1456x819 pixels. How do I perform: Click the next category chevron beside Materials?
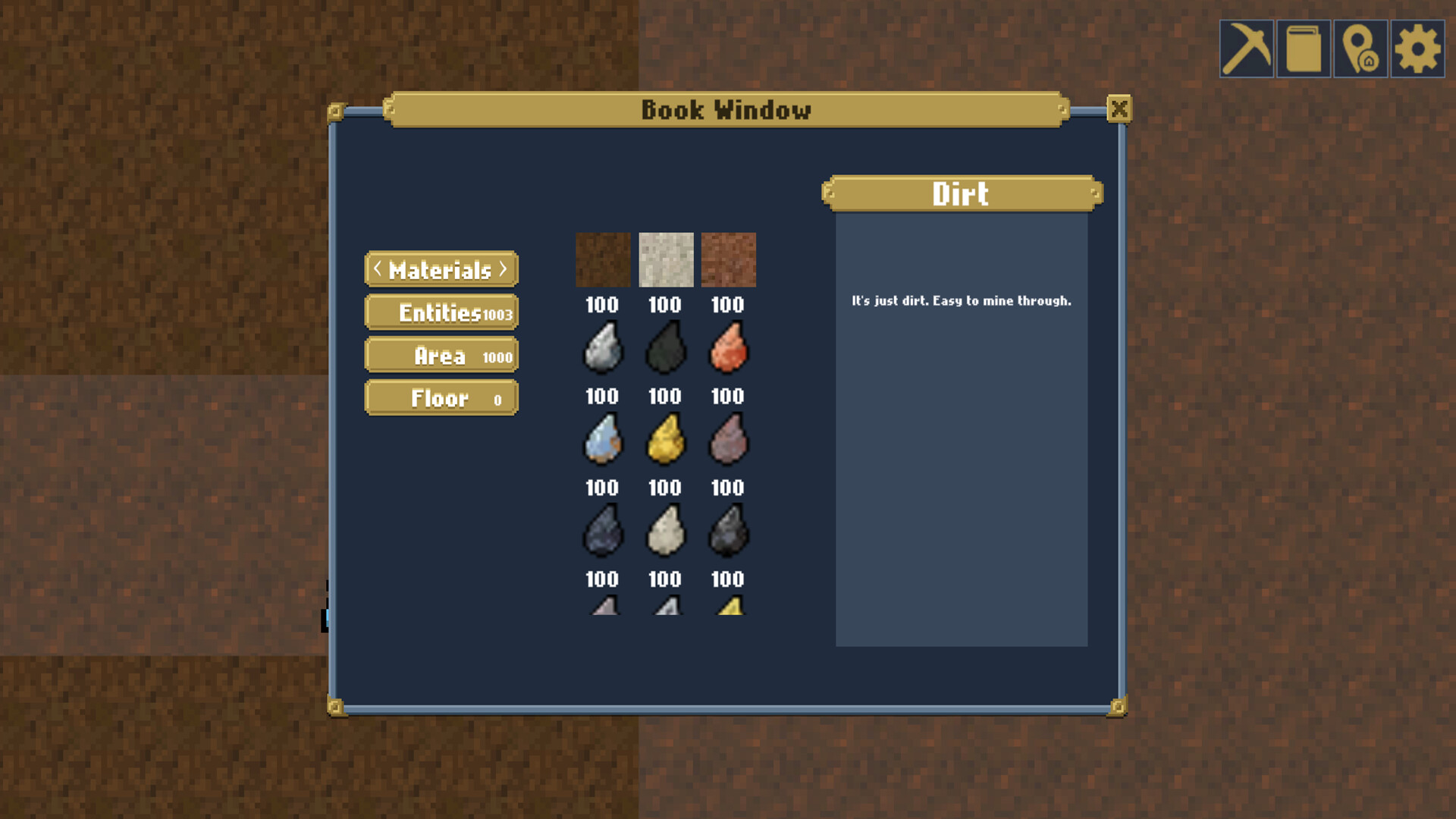click(505, 269)
